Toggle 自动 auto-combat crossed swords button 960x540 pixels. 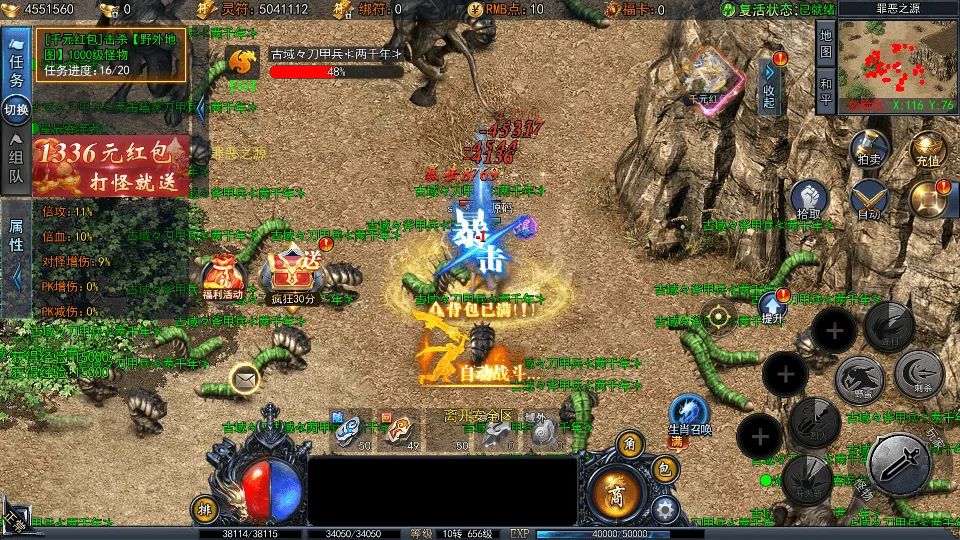click(x=868, y=199)
